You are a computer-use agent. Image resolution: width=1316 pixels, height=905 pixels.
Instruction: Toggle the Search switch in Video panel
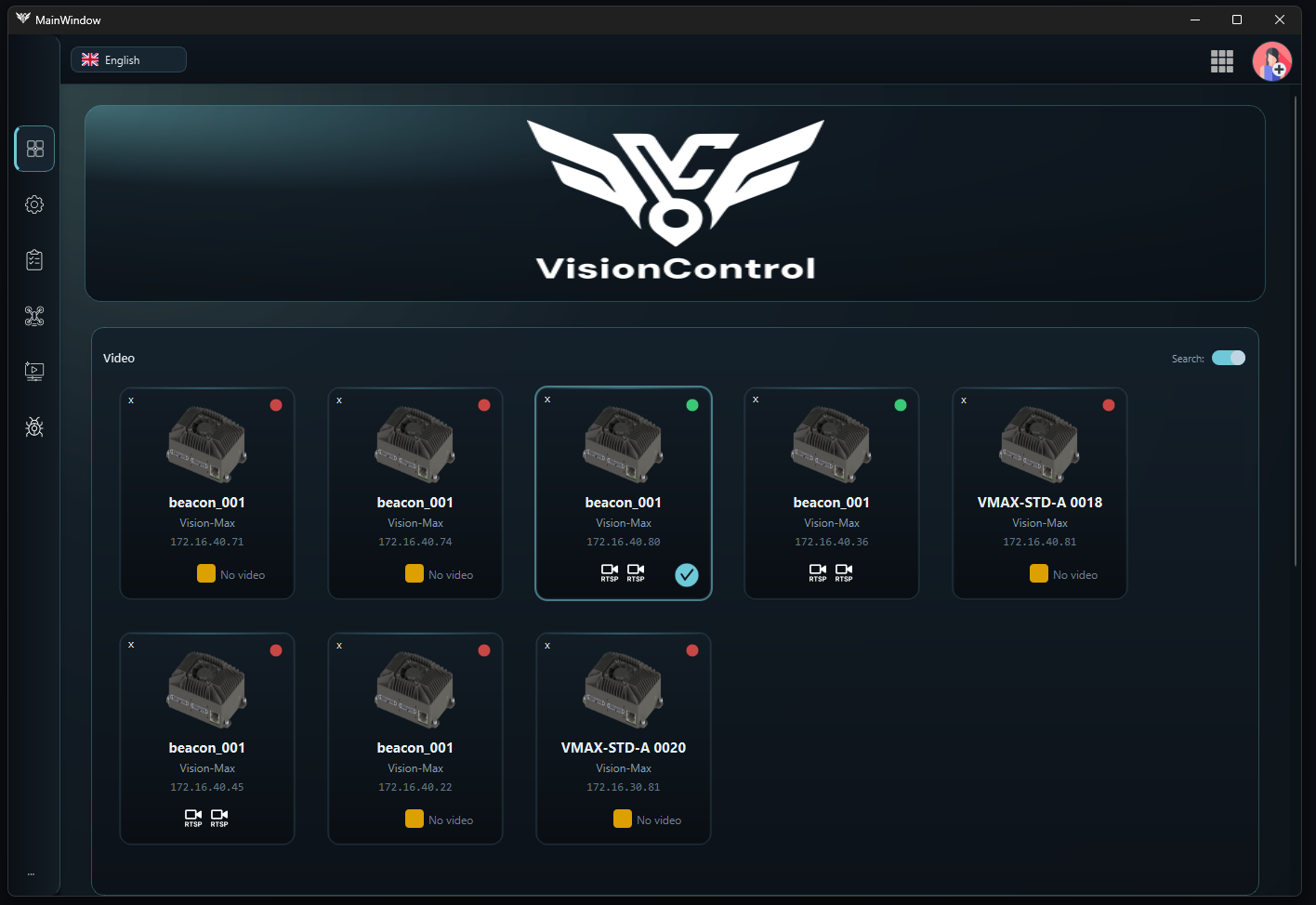pyautogui.click(x=1229, y=357)
